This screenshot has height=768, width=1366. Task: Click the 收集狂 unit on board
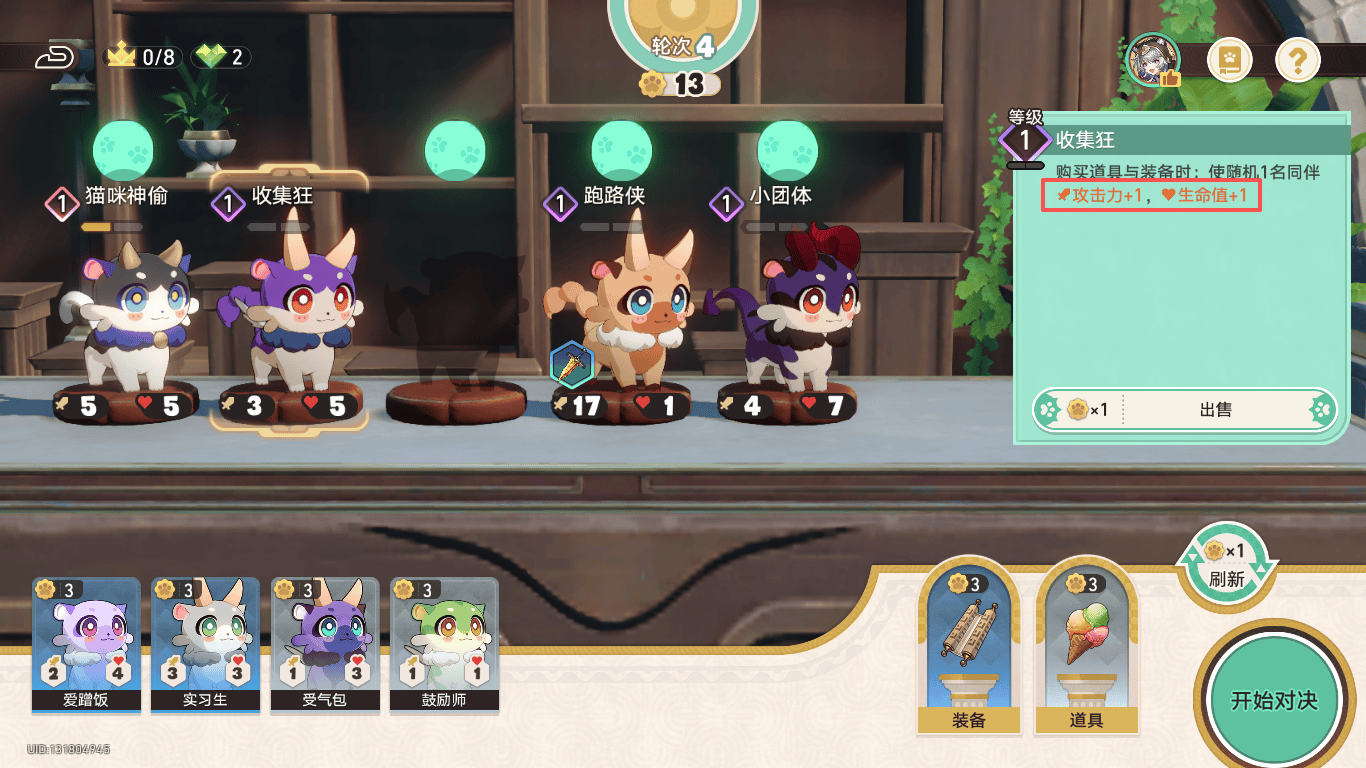(x=290, y=315)
